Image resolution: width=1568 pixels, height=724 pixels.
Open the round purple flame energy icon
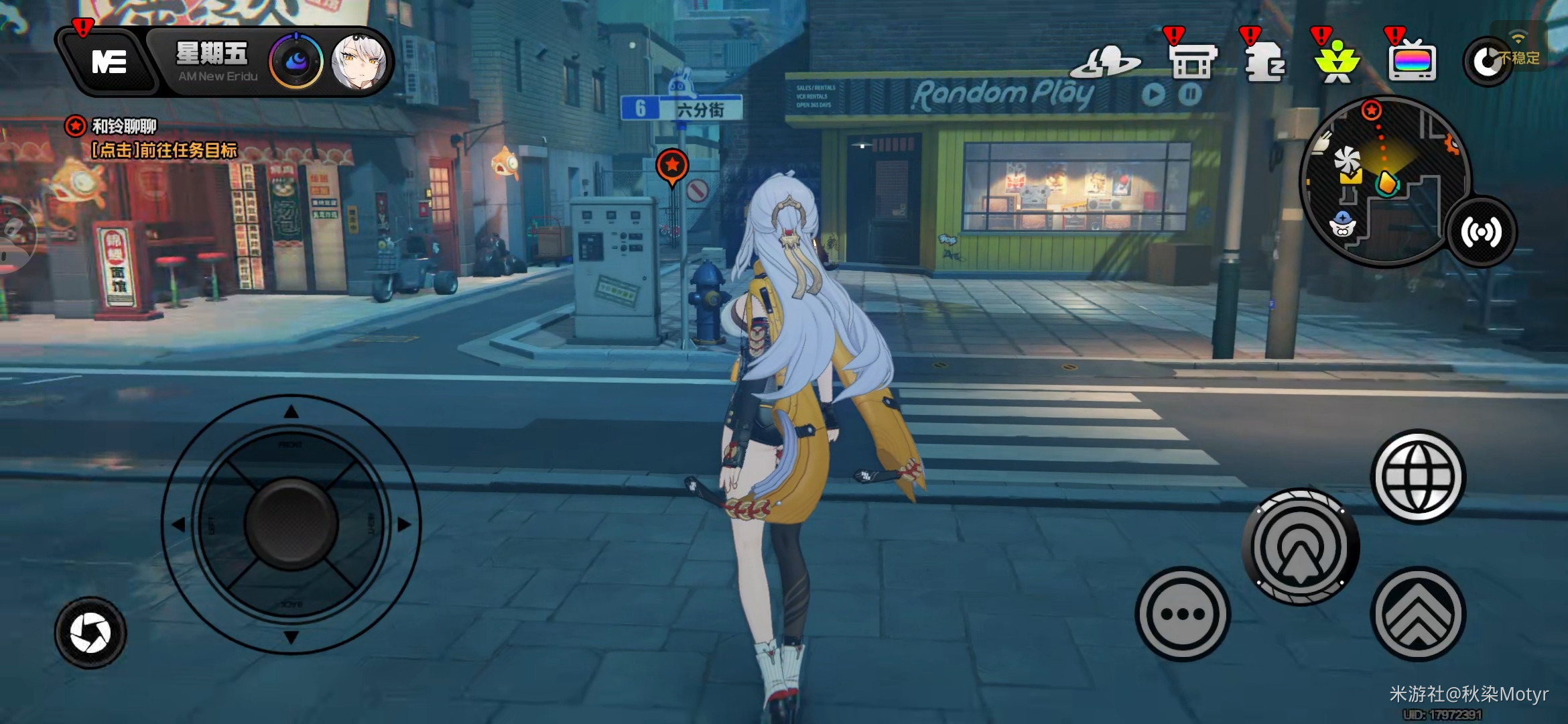[x=296, y=62]
